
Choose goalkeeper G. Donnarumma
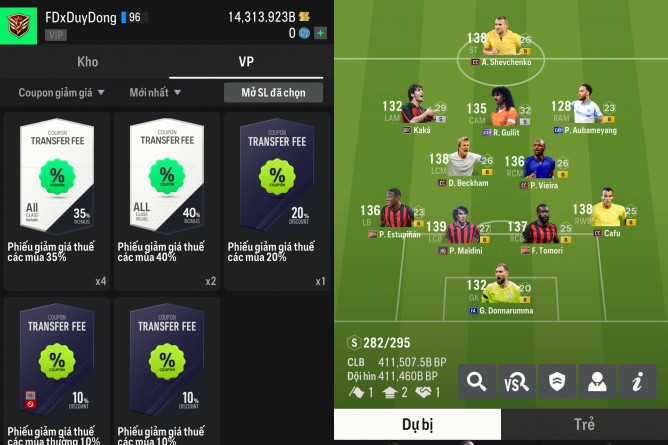coord(502,290)
